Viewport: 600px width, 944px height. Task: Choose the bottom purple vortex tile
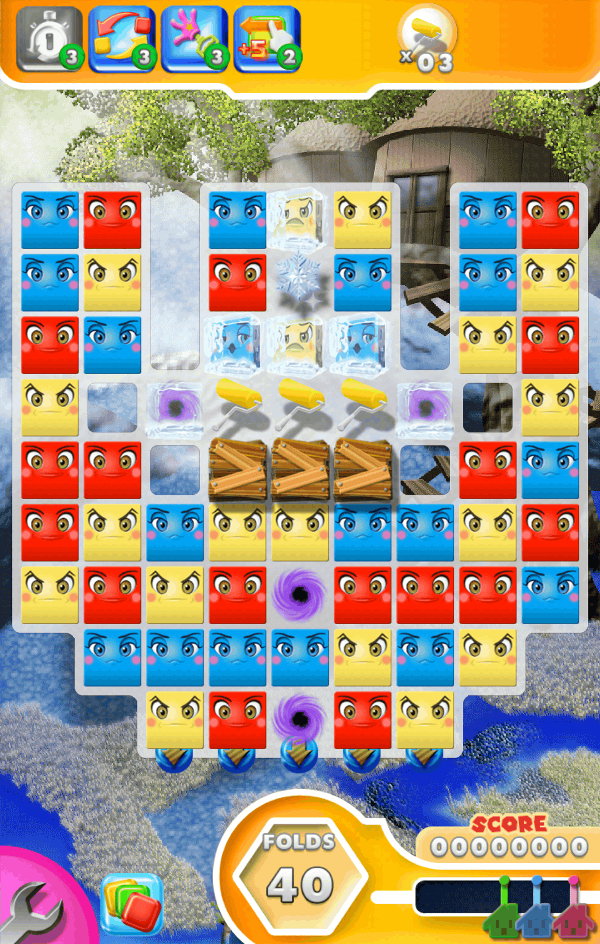pyautogui.click(x=300, y=717)
